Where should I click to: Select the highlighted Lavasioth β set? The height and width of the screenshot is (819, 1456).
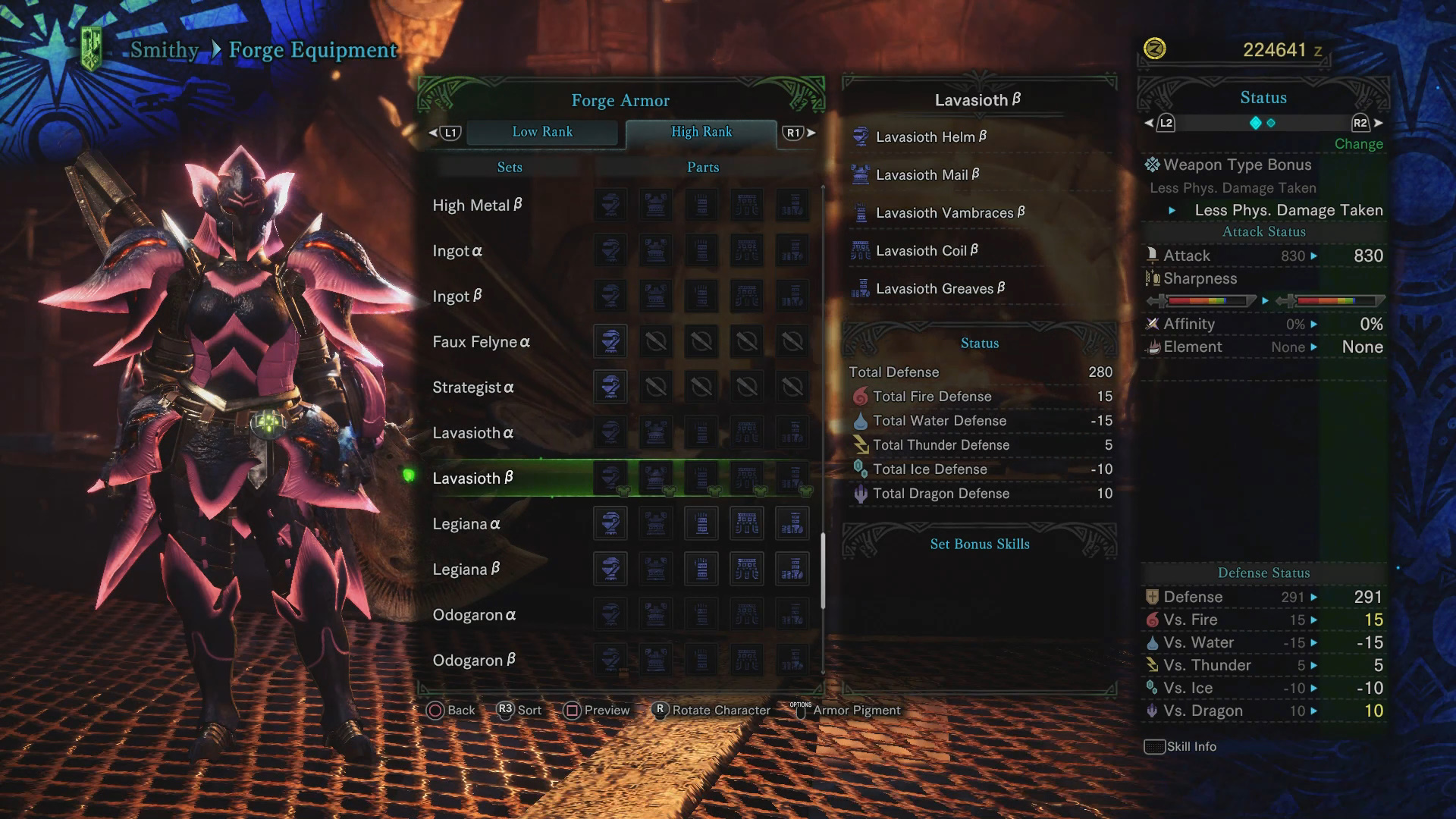473,479
